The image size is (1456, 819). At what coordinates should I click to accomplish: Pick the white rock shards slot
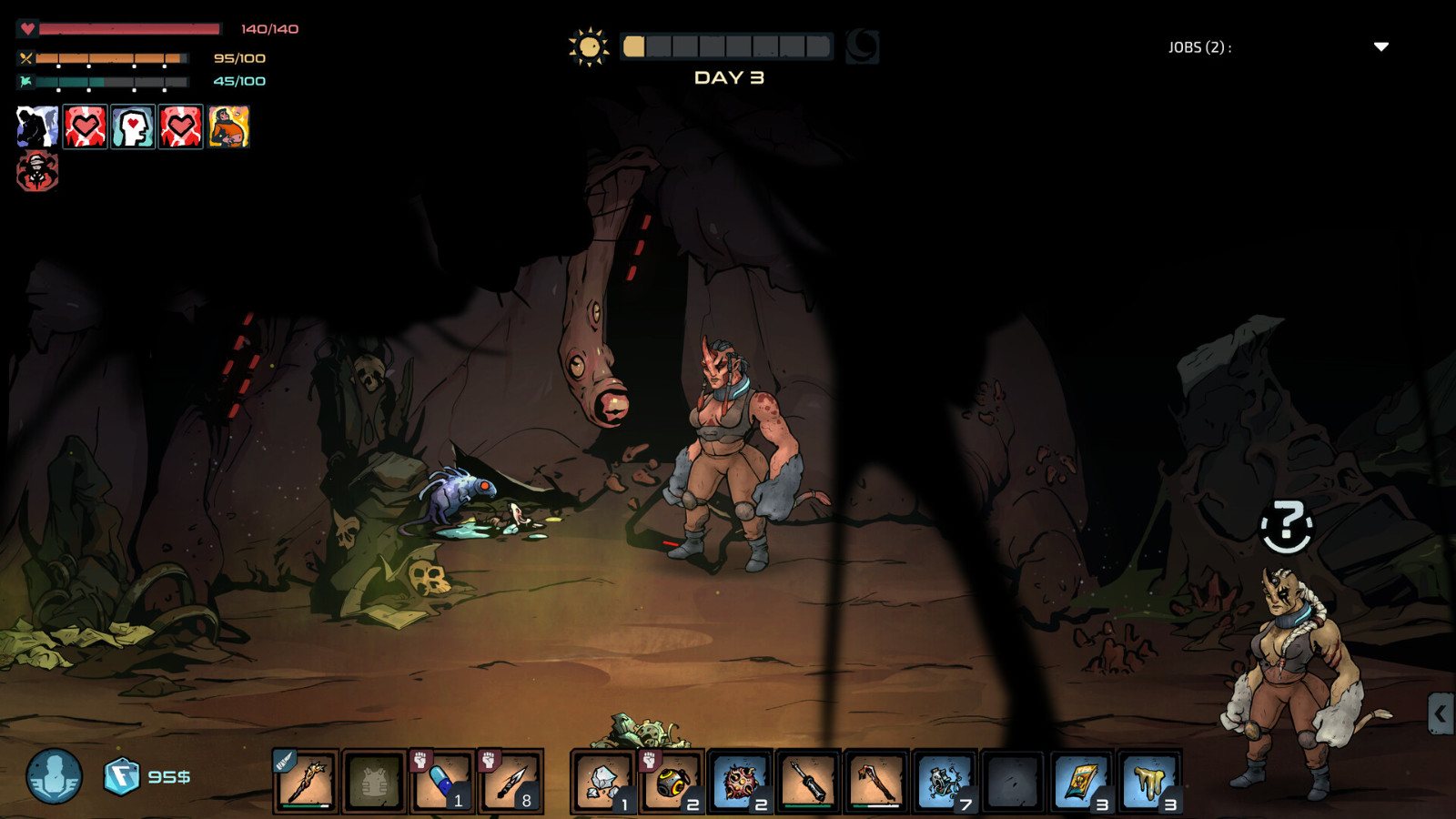pyautogui.click(x=602, y=781)
